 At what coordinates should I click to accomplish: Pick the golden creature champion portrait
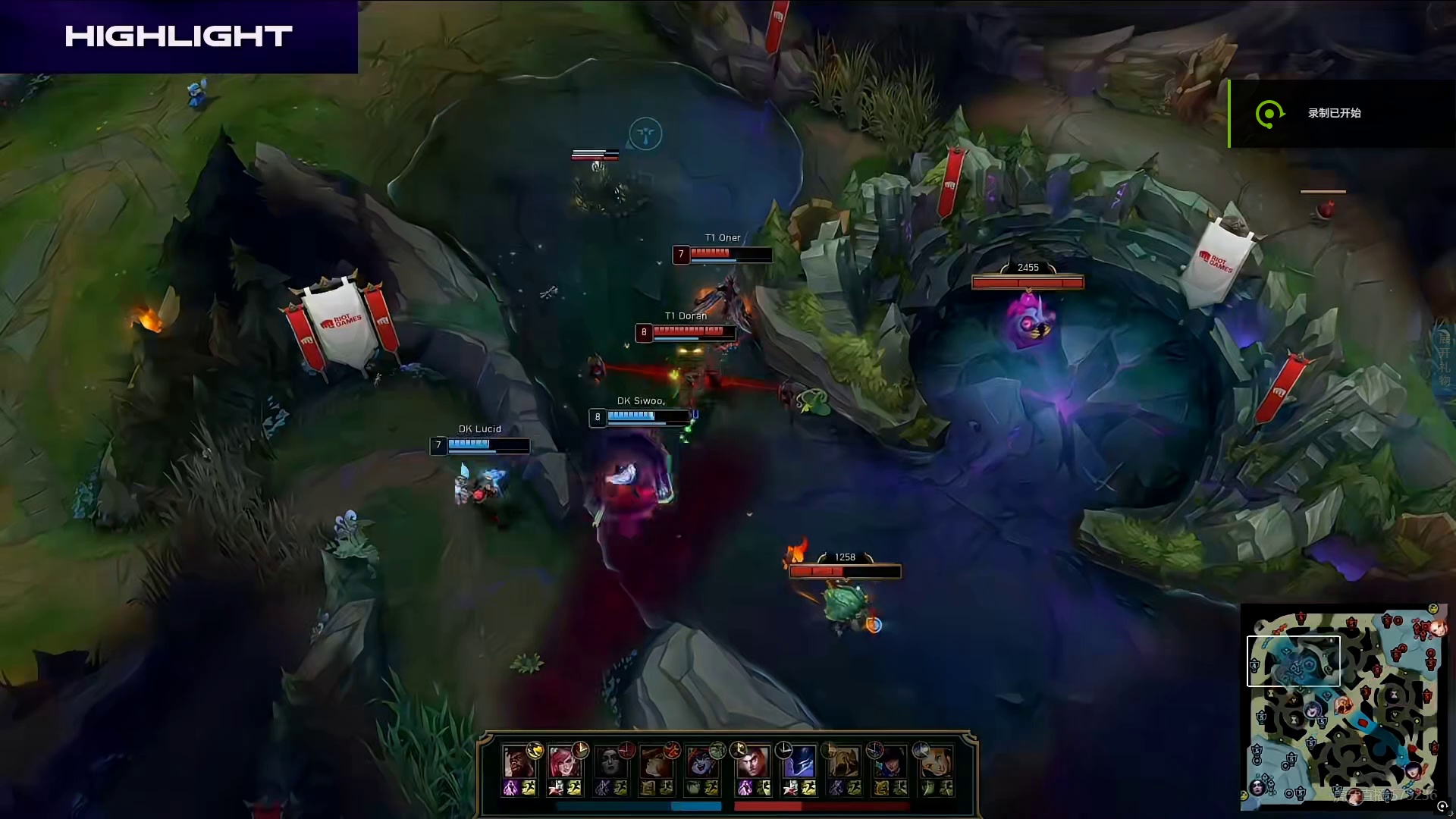click(843, 761)
